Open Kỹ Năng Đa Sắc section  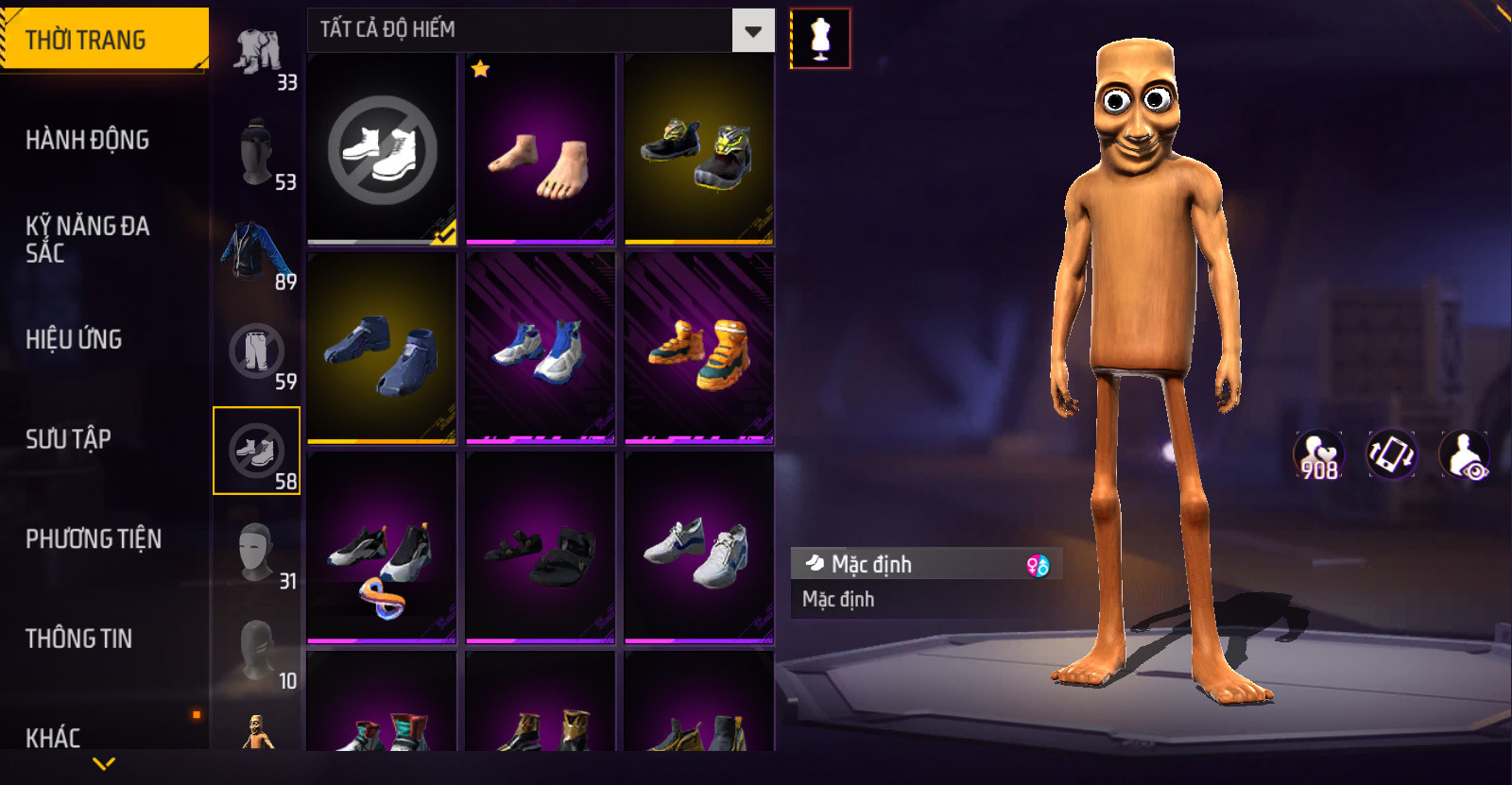coord(87,239)
